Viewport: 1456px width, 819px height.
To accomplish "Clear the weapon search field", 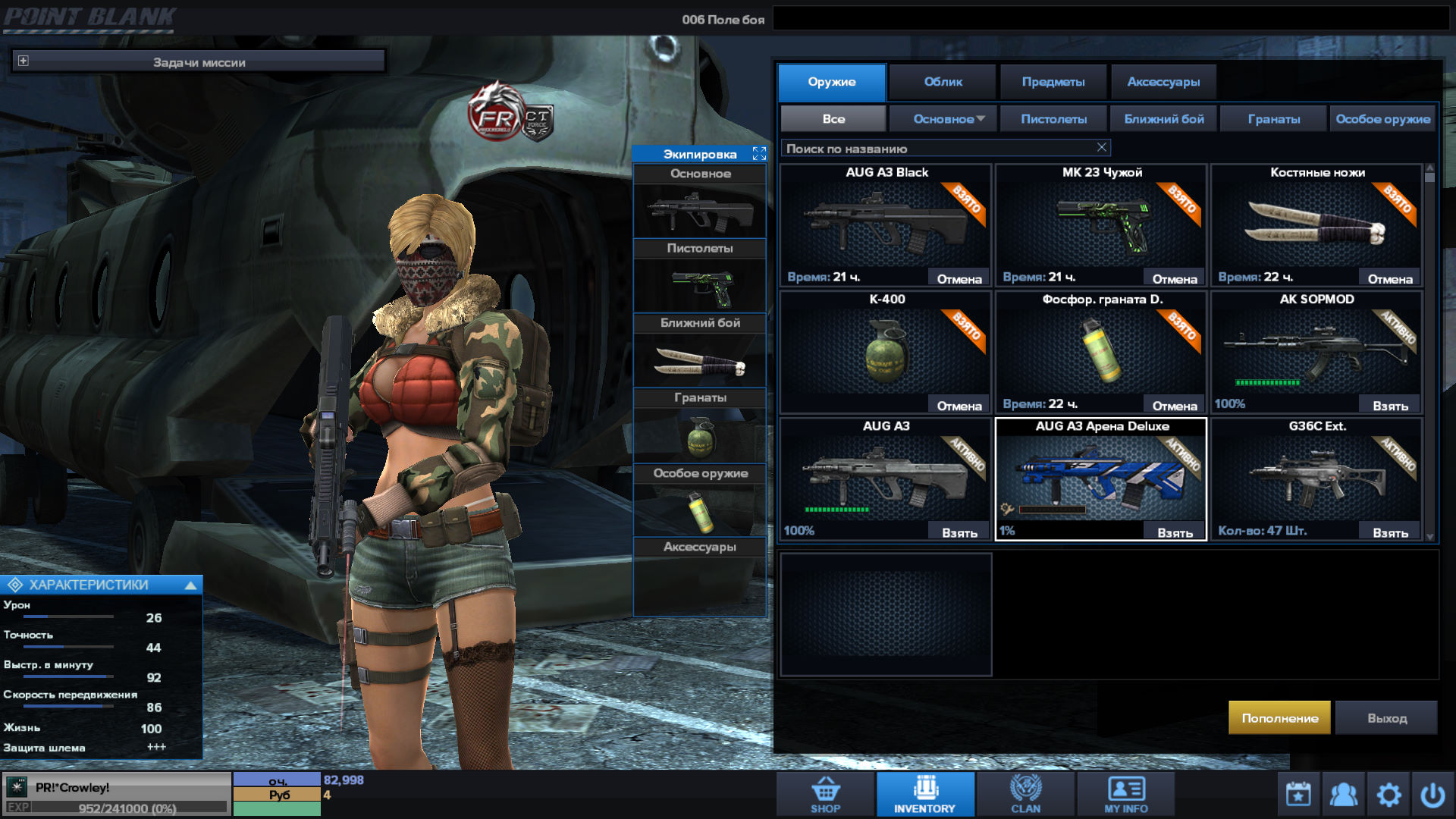I will tap(1102, 147).
